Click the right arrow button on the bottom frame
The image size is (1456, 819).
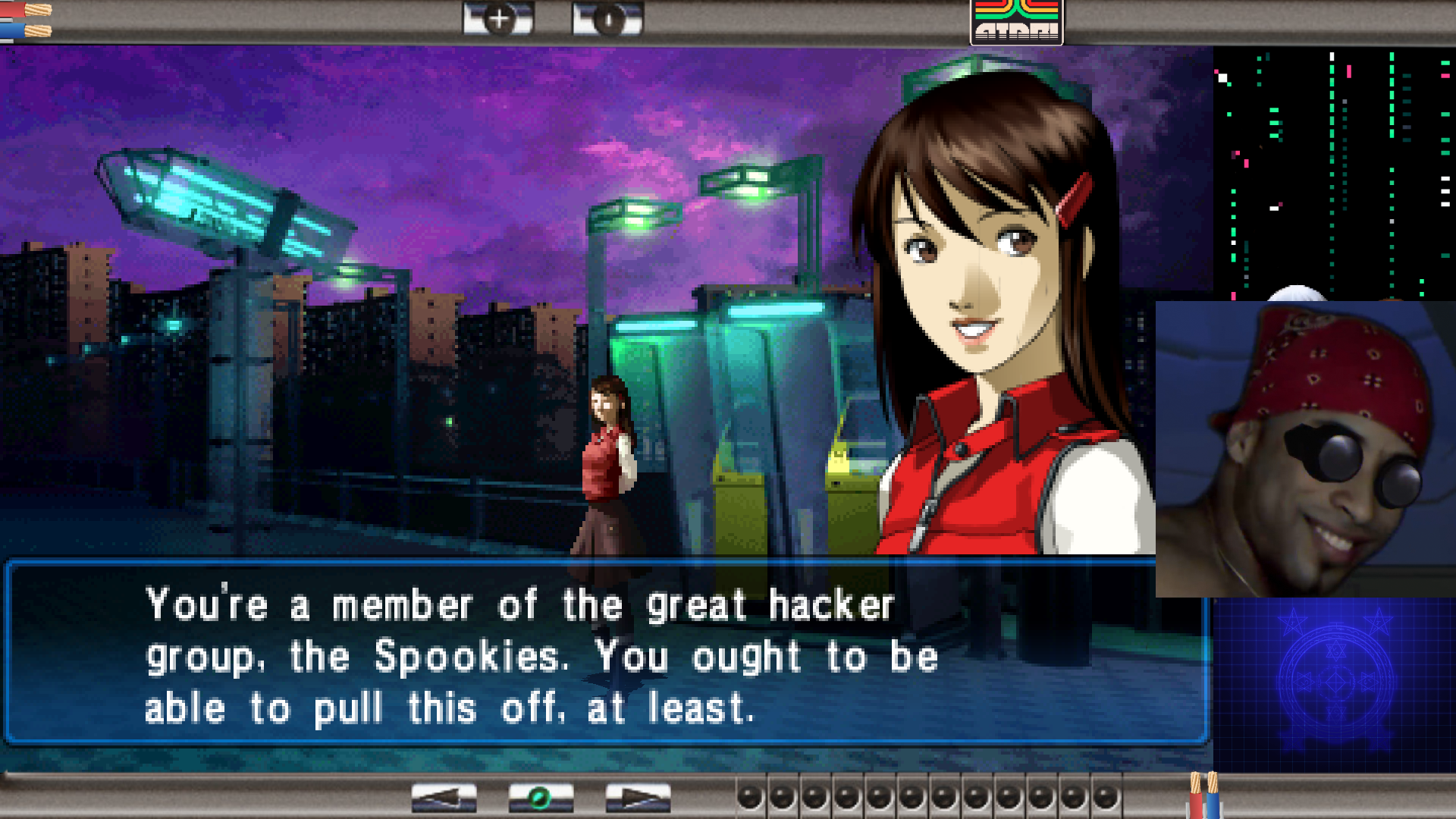coord(638,798)
